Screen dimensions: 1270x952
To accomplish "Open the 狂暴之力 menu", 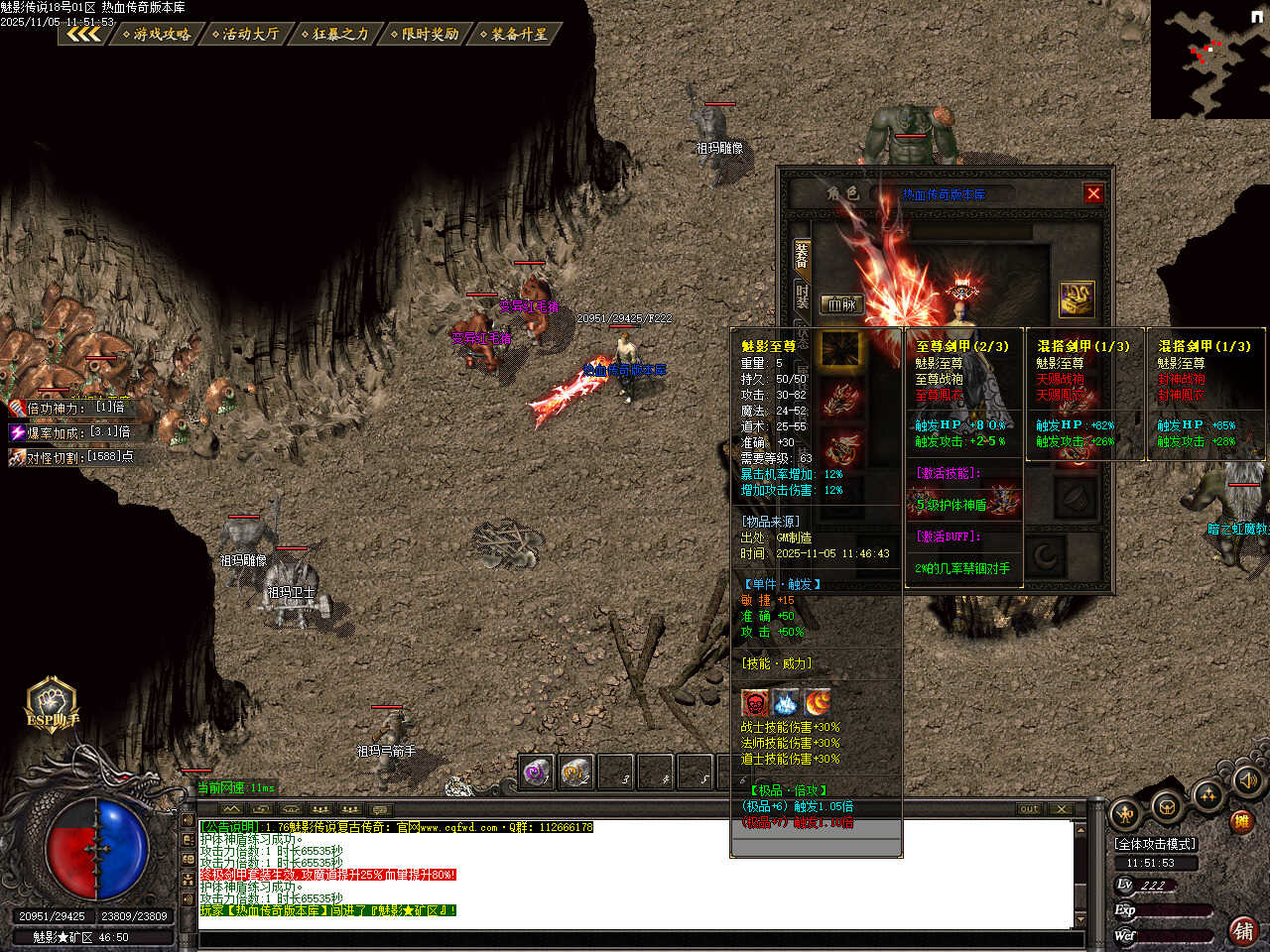I will [336, 34].
